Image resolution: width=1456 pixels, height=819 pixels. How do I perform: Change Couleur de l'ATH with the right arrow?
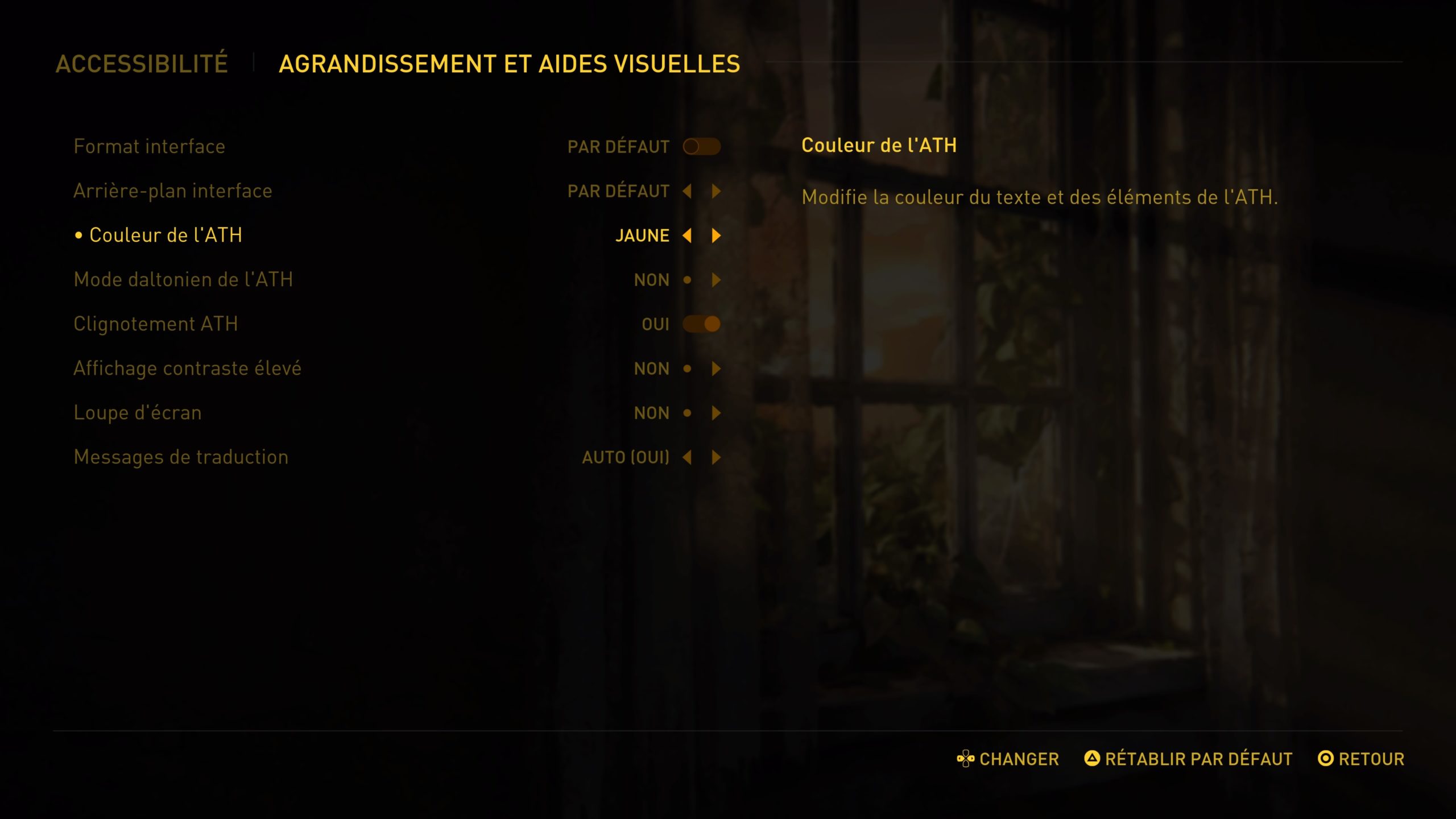pyautogui.click(x=716, y=235)
